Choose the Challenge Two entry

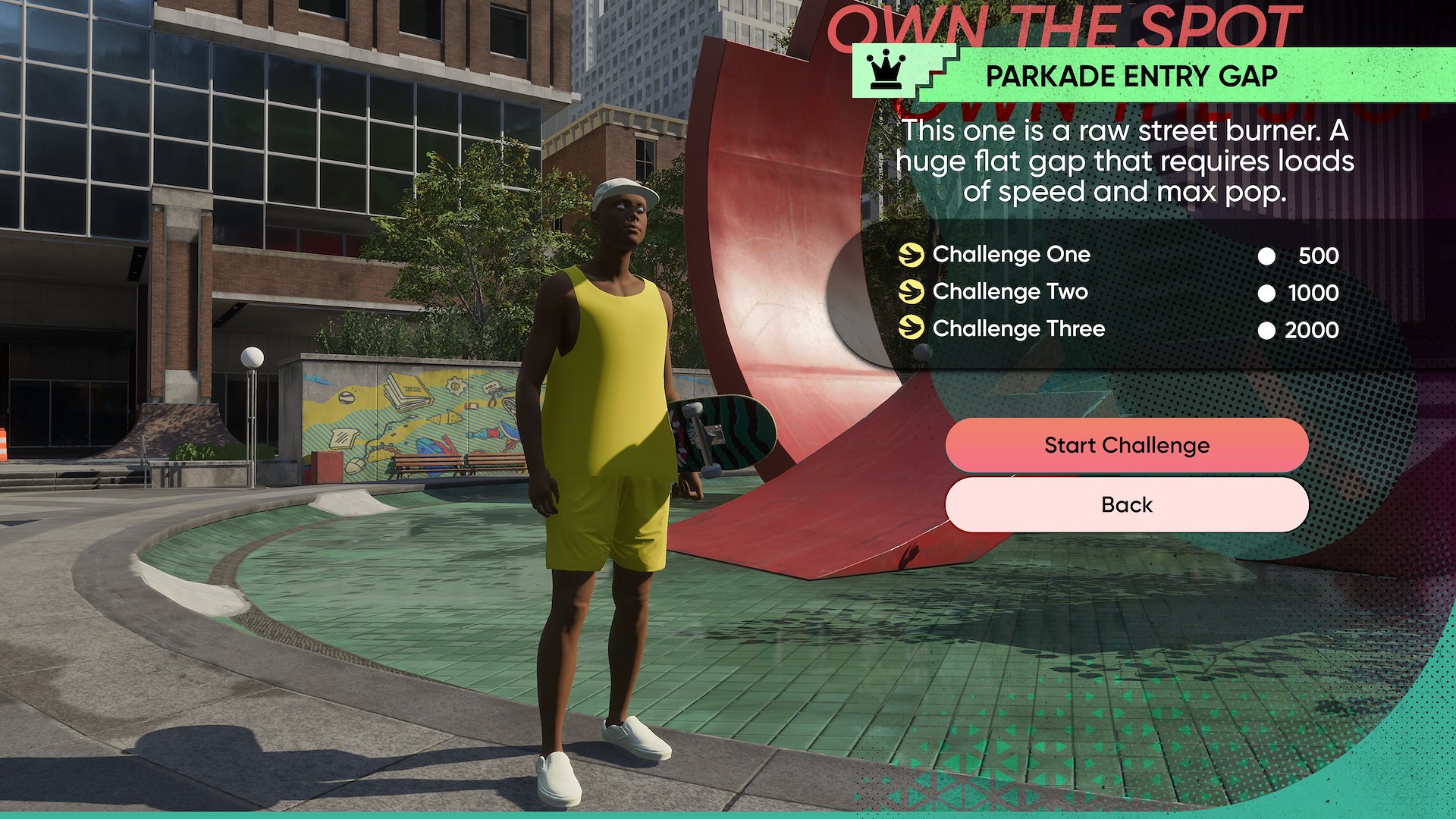[x=1010, y=292]
